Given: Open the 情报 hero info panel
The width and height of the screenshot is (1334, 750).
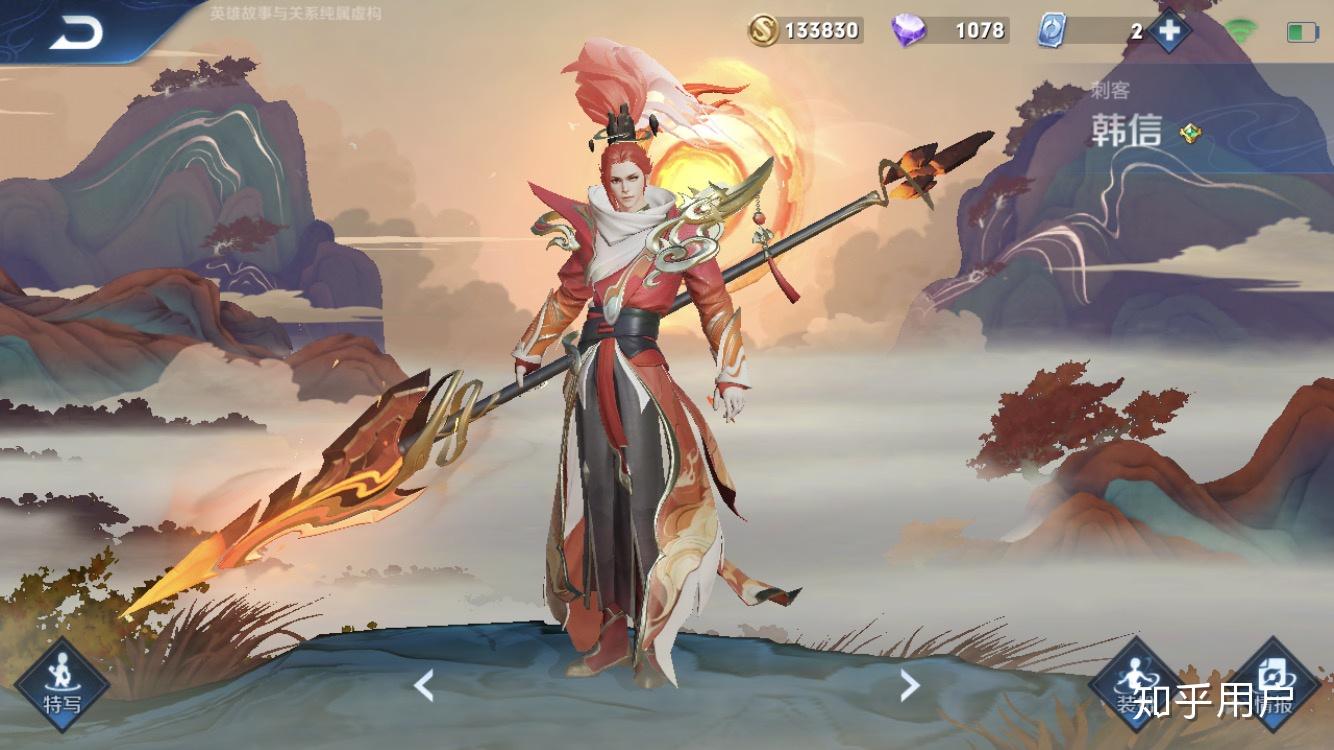Looking at the screenshot, I should point(1272,685).
